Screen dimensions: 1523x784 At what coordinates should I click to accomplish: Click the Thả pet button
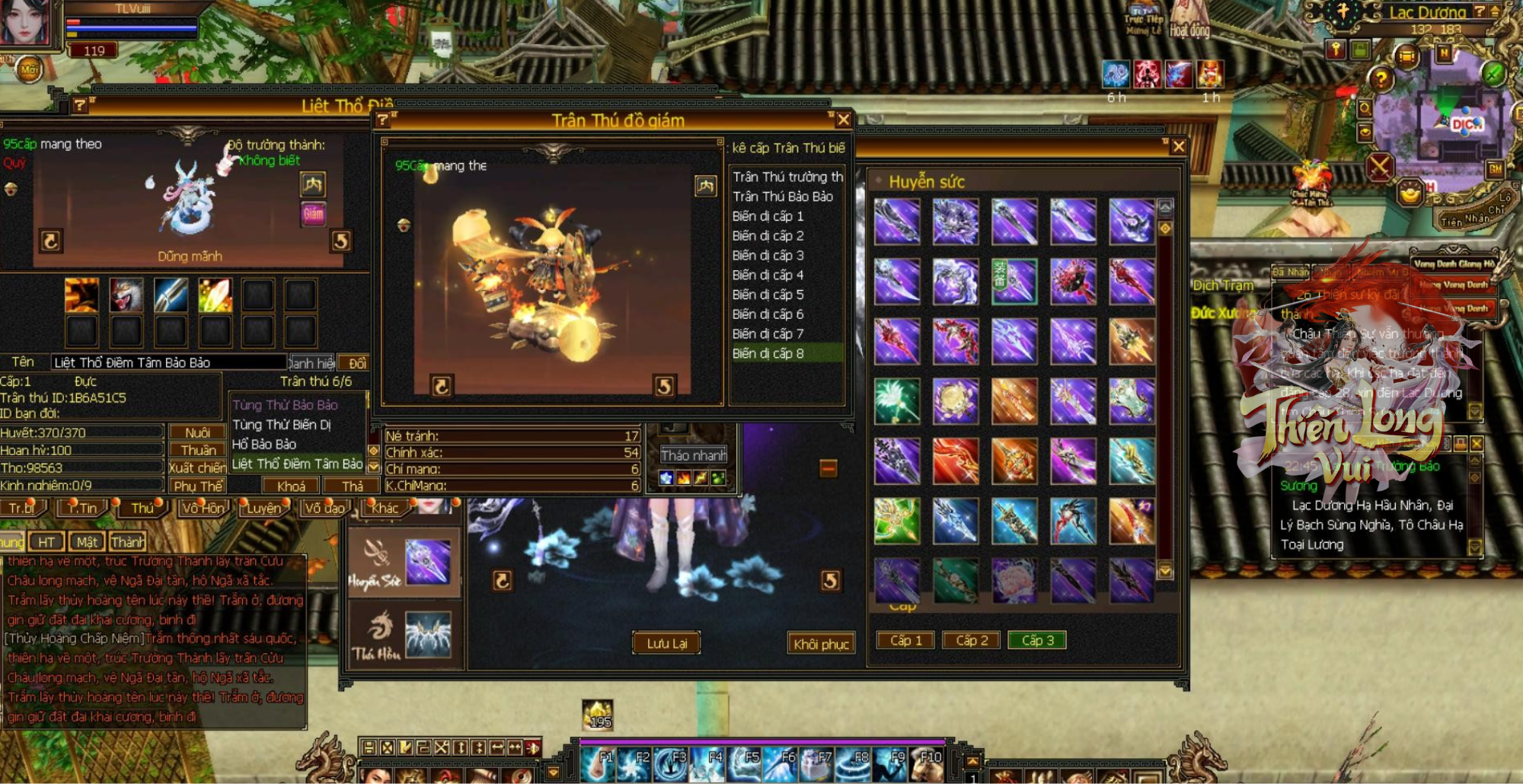coord(352,486)
